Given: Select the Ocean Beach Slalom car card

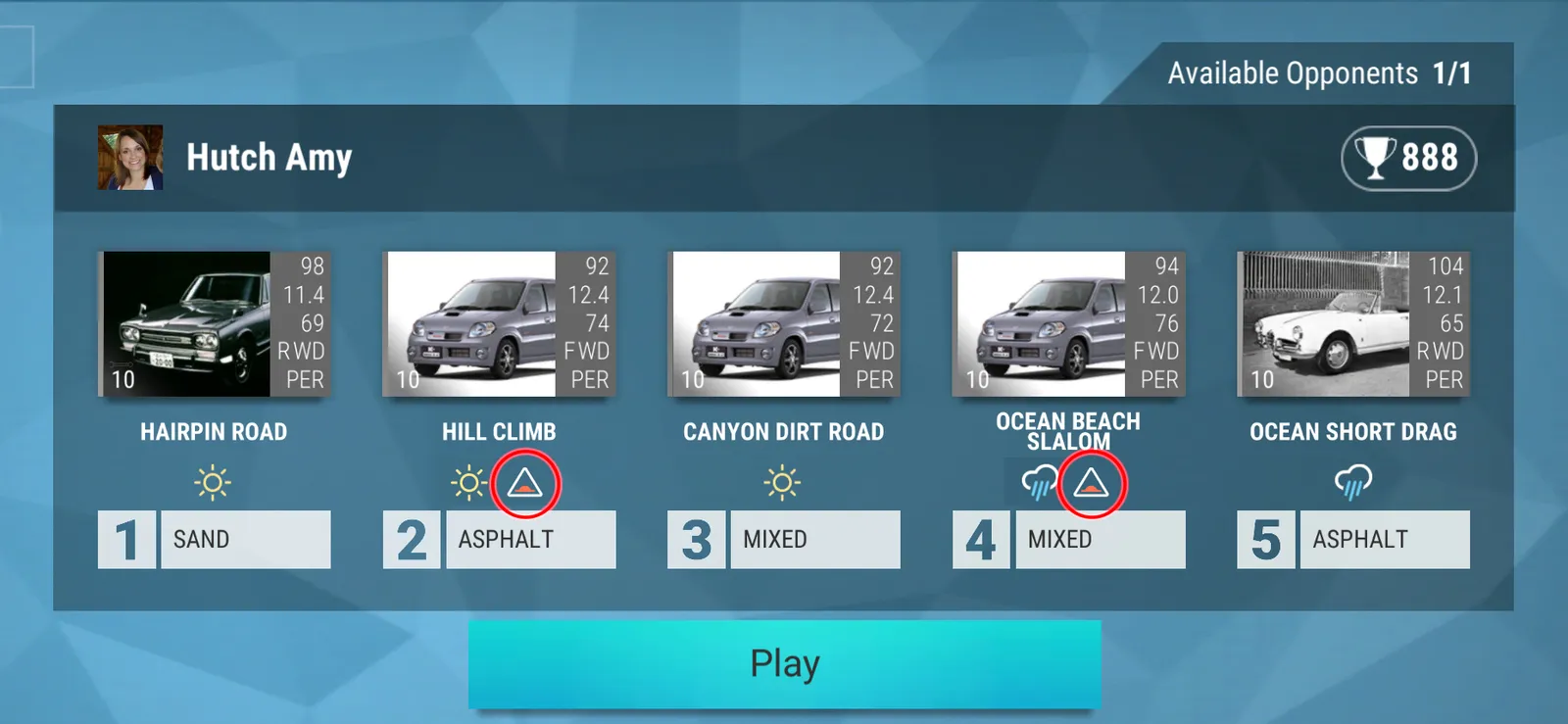Looking at the screenshot, I should pyautogui.click(x=1068, y=324).
